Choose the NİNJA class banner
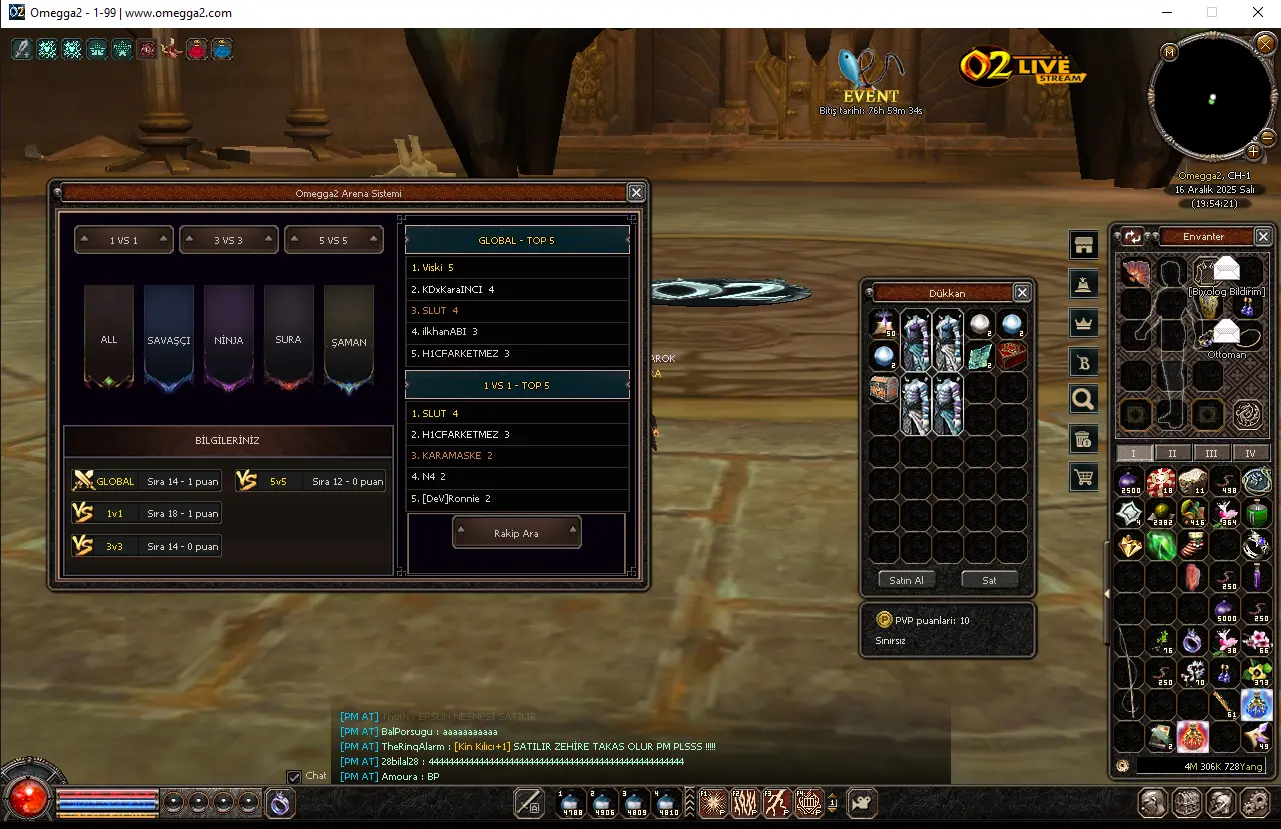Image resolution: width=1281 pixels, height=829 pixels. (x=229, y=338)
